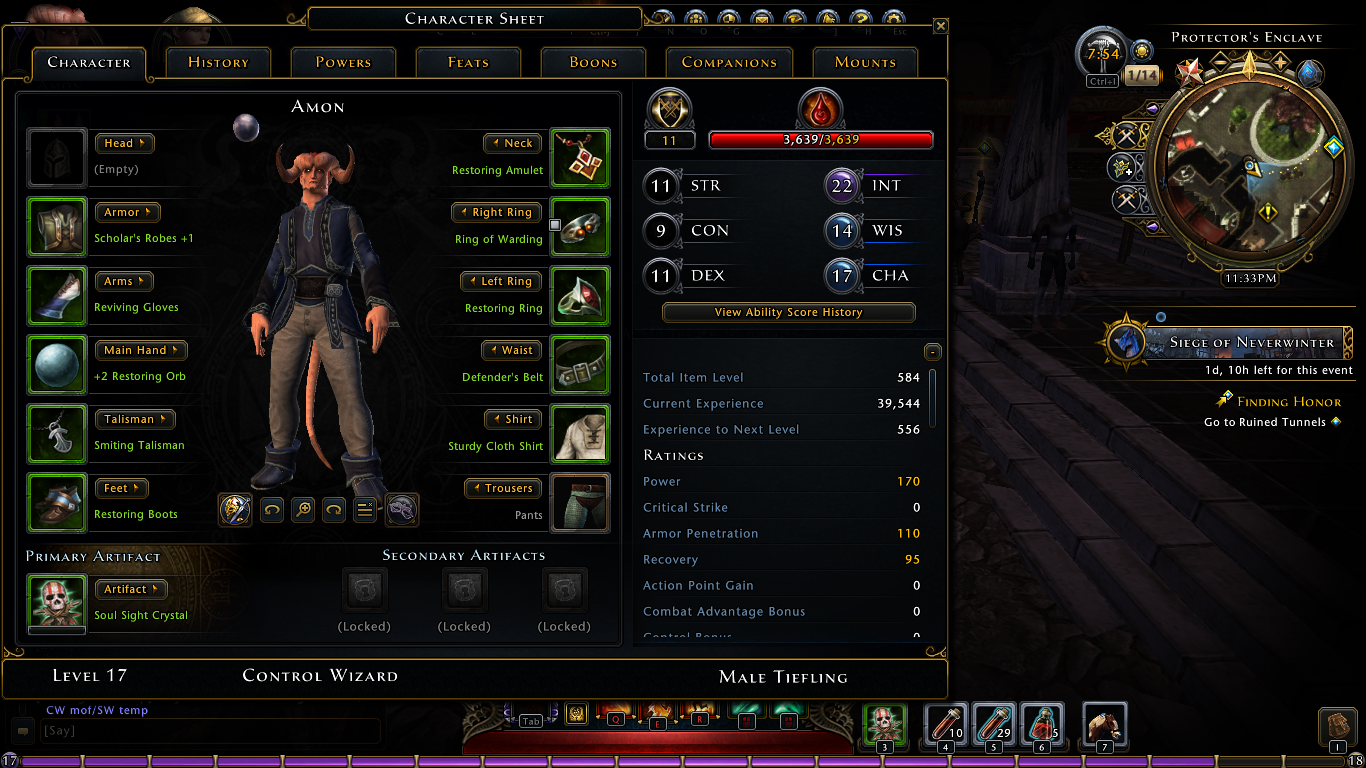
Task: Select the Finding Honor quest tracker
Action: (x=1288, y=402)
